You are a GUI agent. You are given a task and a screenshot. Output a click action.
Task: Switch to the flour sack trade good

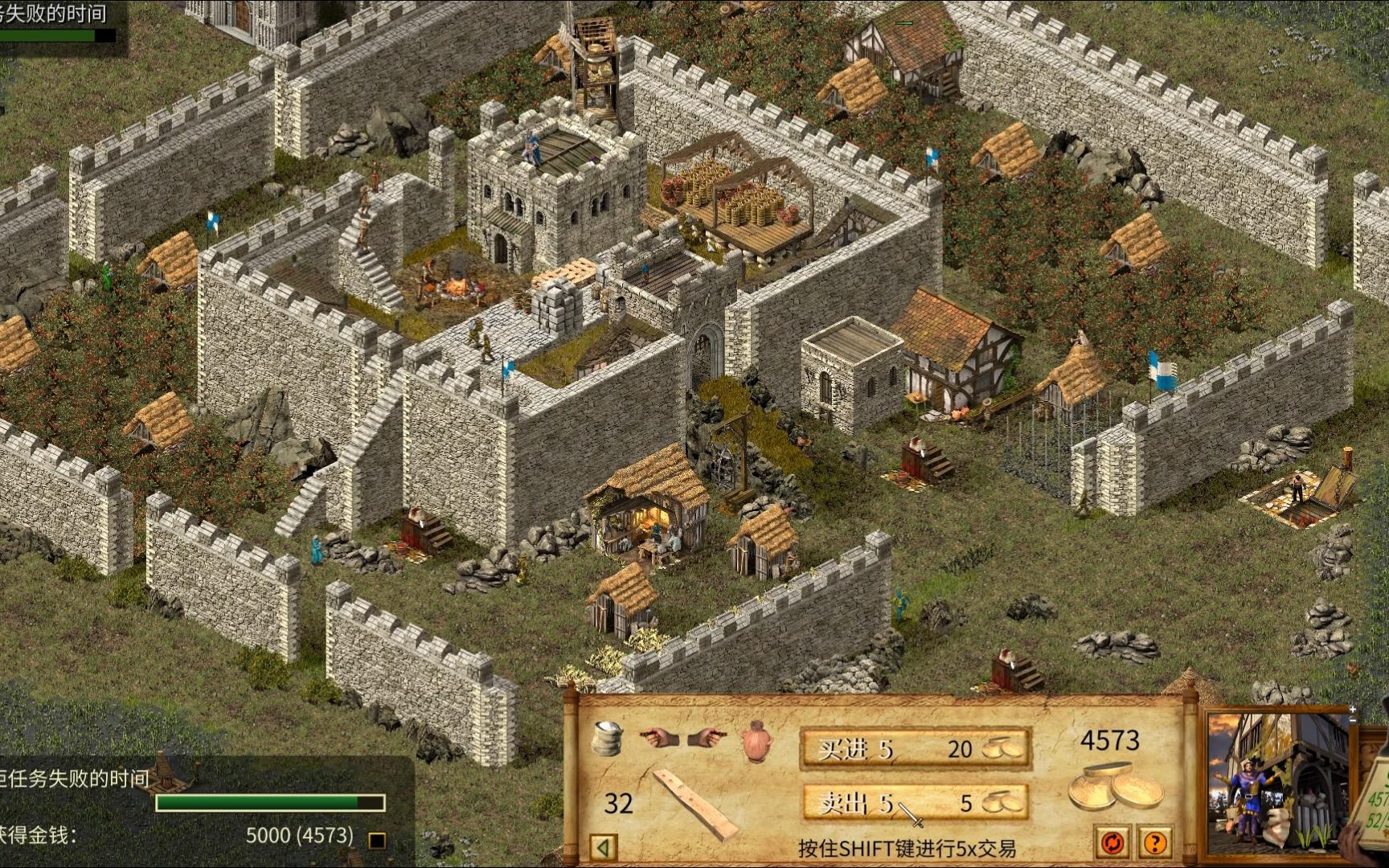(x=608, y=738)
